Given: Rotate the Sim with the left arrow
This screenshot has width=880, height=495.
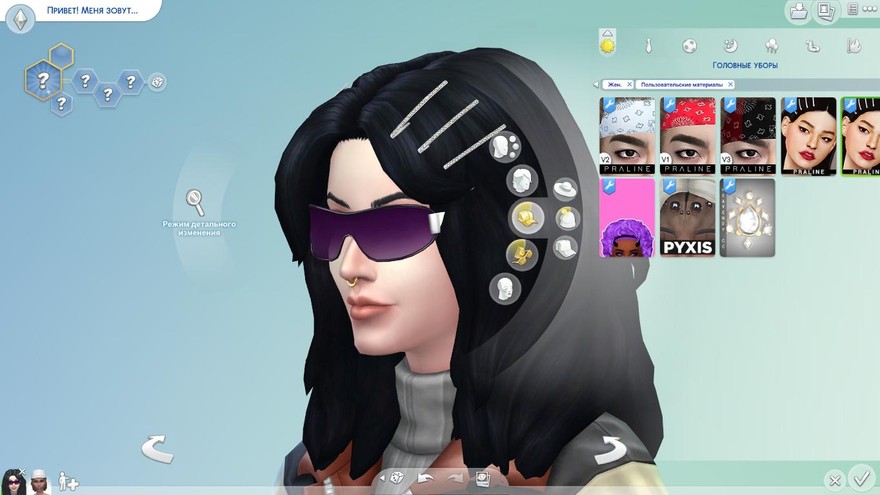Looking at the screenshot, I should pyautogui.click(x=157, y=449).
